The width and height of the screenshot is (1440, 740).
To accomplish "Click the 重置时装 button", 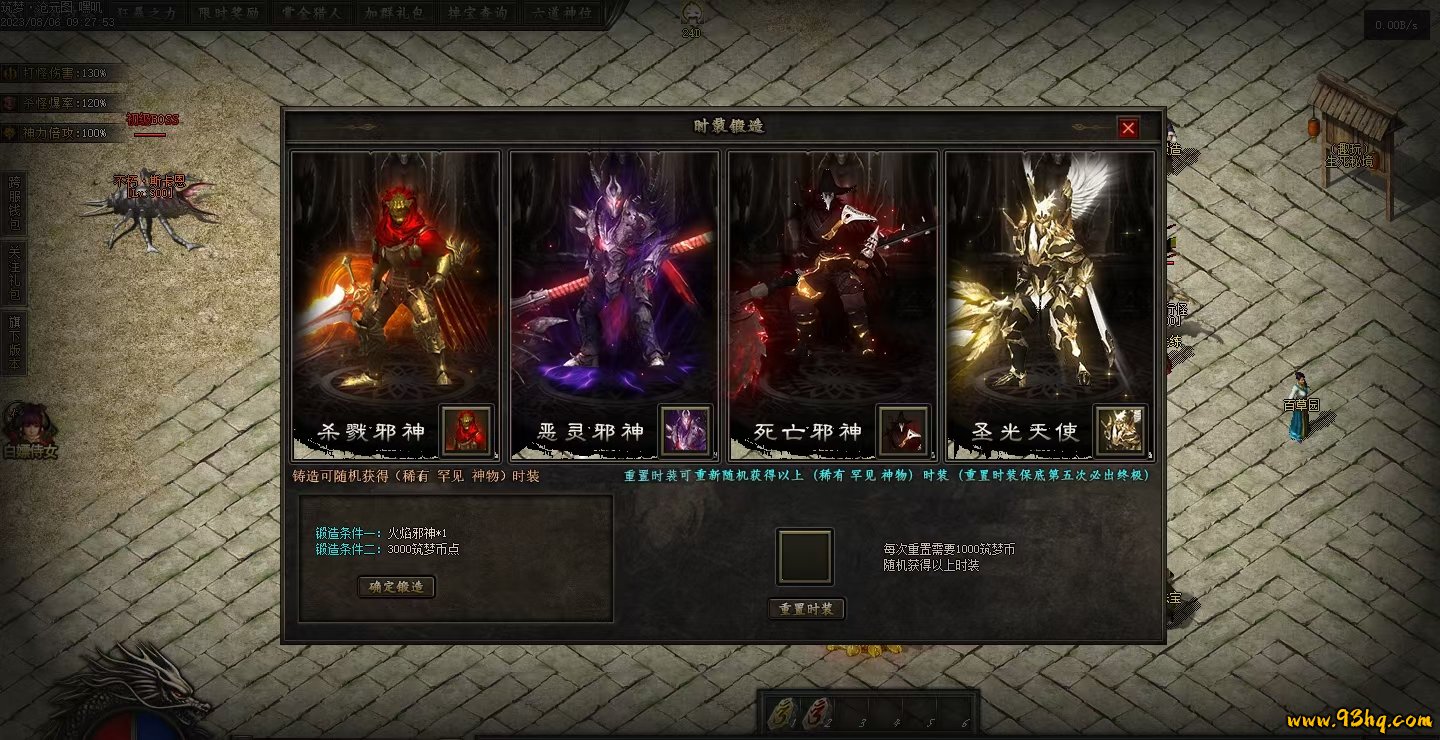I will pos(806,609).
